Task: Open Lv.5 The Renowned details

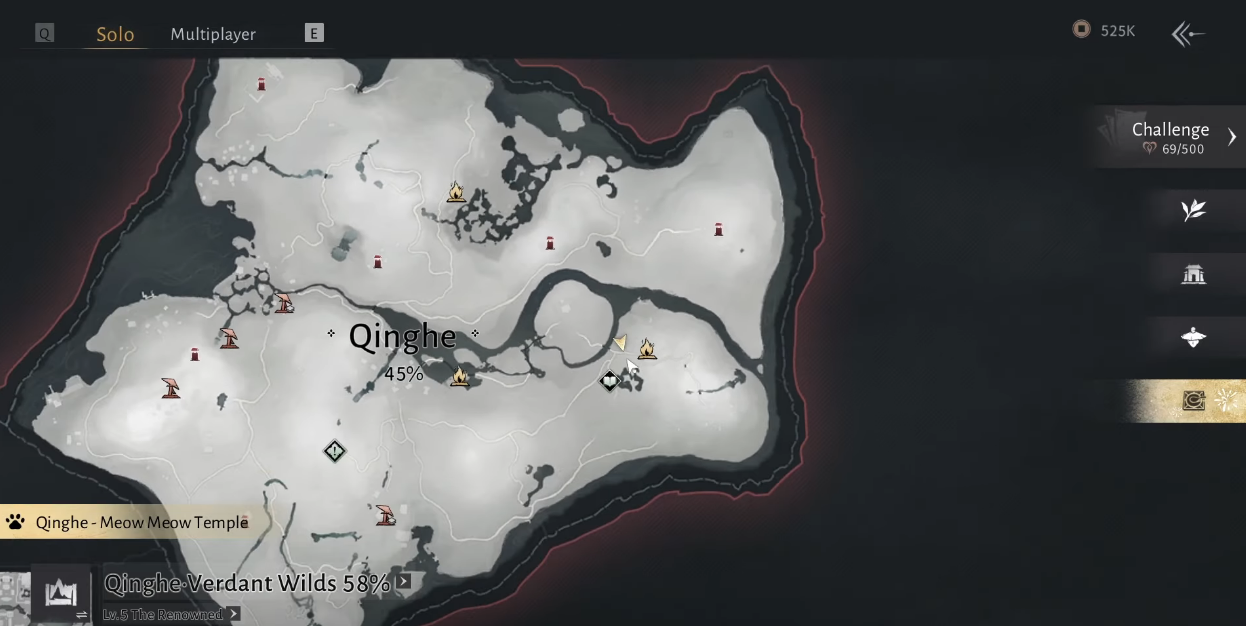Action: pos(234,614)
